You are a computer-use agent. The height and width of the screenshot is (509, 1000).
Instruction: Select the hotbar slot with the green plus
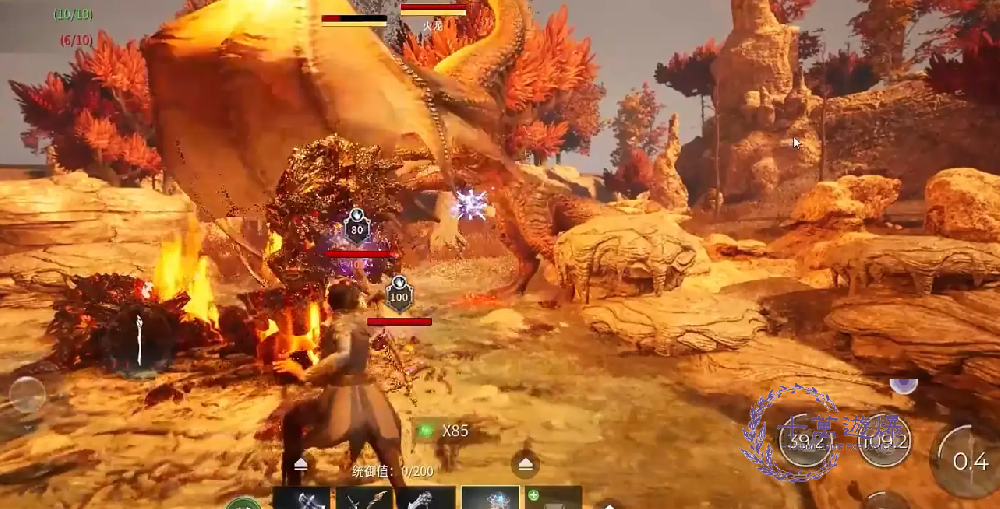tap(554, 497)
